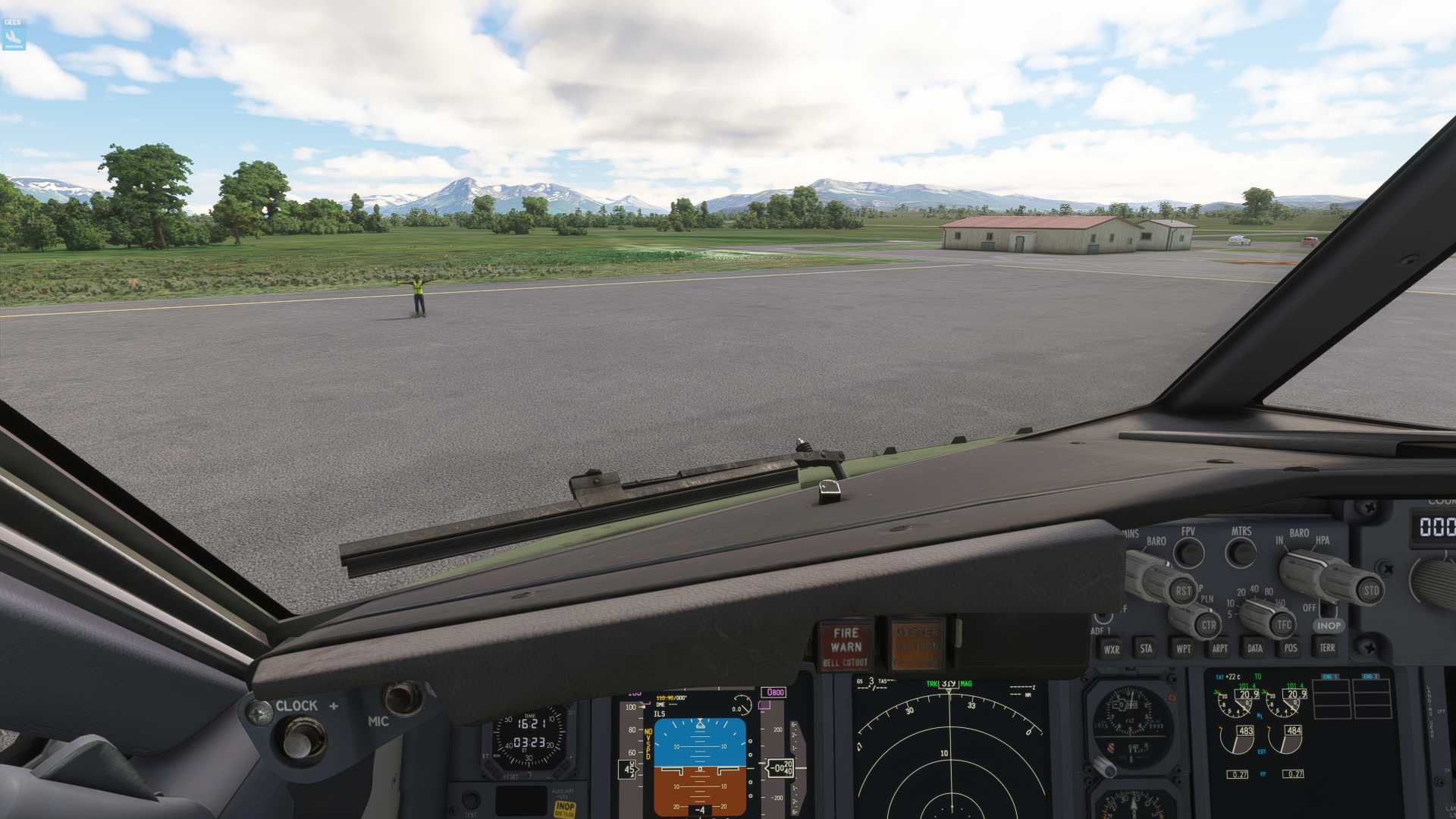This screenshot has width=1456, height=819.
Task: Push the RST minimums reset knob
Action: [x=1183, y=591]
